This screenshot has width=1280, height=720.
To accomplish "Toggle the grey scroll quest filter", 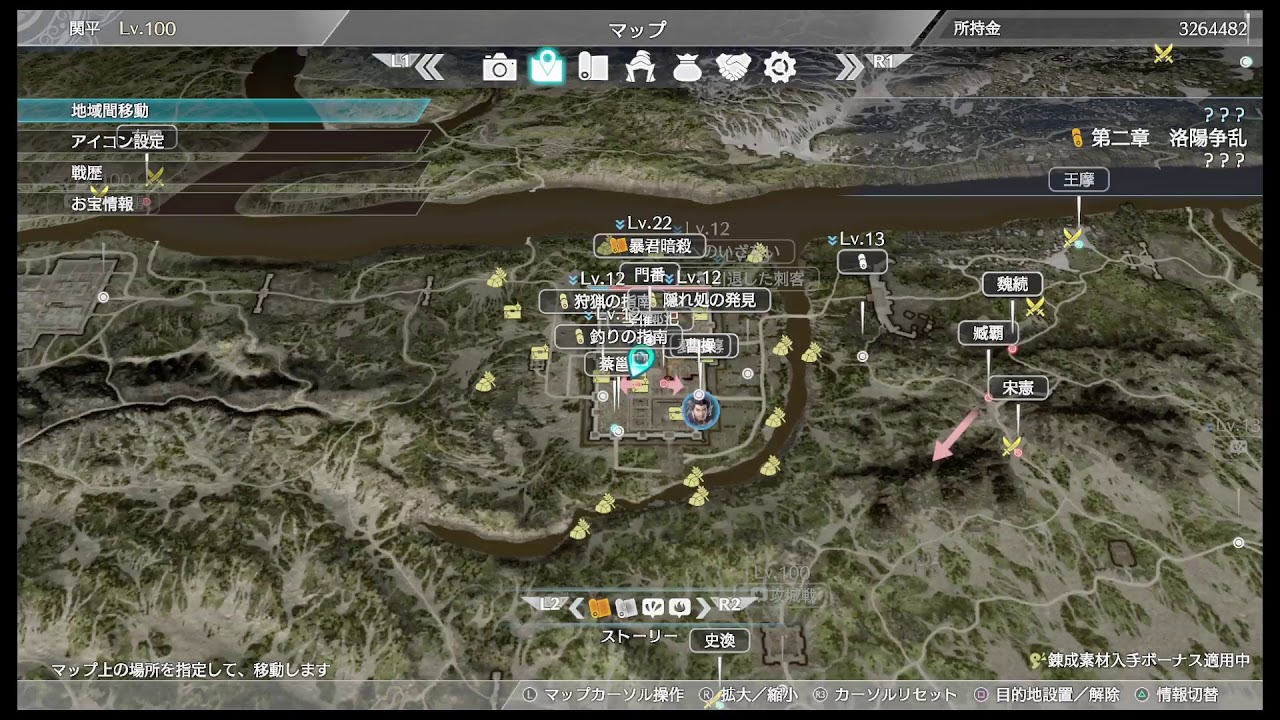I will click(x=627, y=607).
